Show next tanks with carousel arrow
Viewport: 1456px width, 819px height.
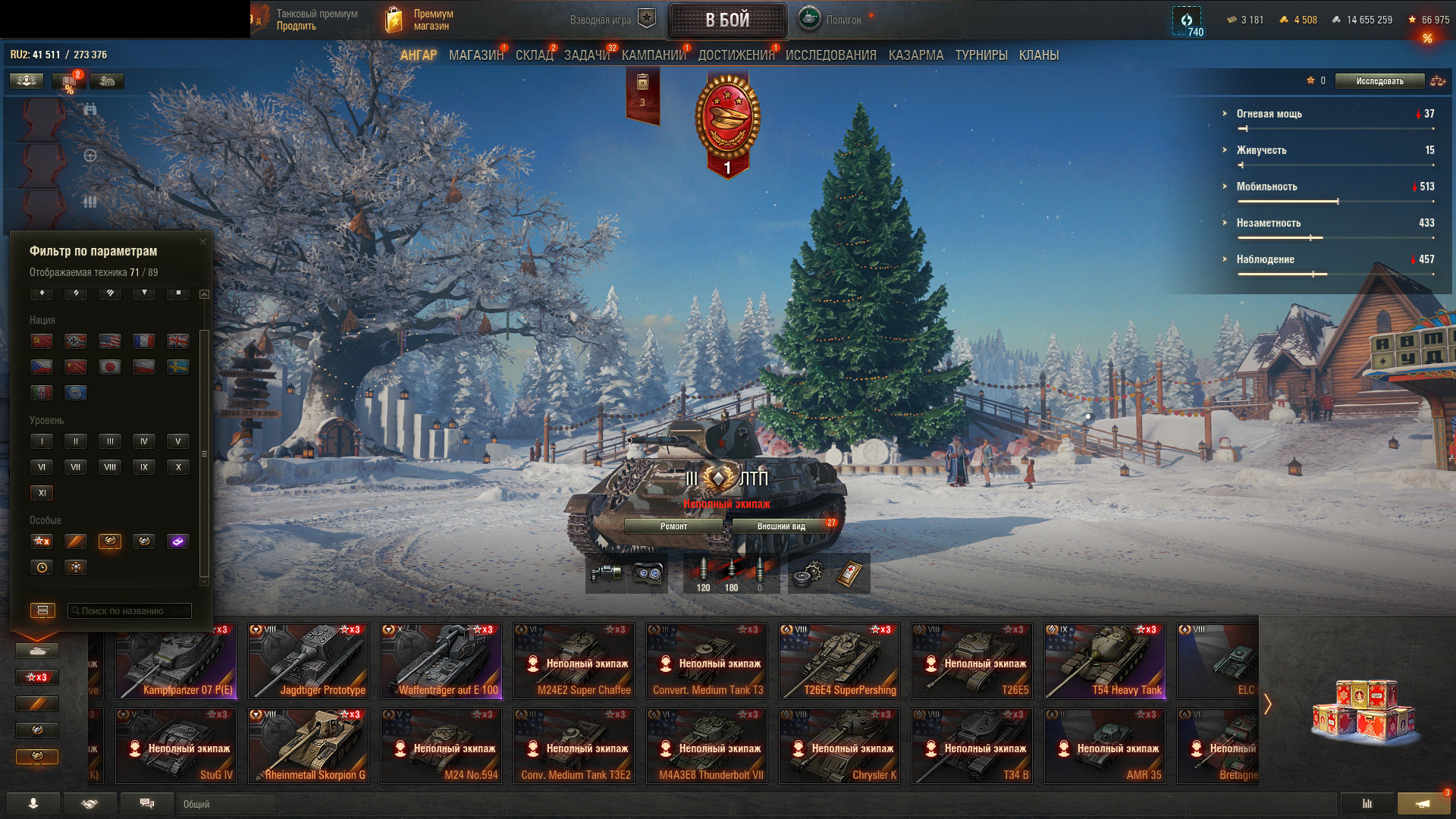pos(1267,704)
